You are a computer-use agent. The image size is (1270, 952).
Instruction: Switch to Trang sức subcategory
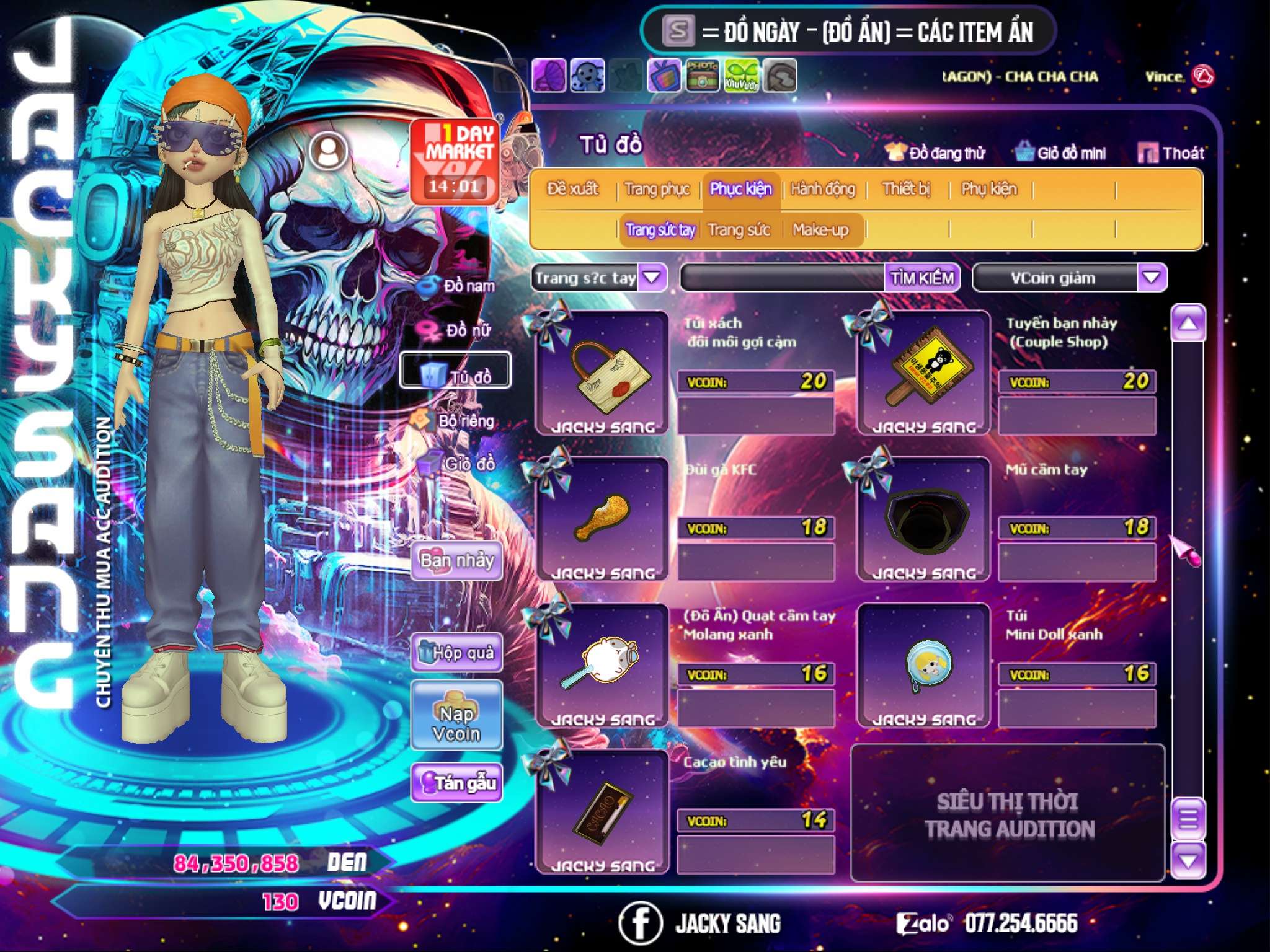pos(739,230)
